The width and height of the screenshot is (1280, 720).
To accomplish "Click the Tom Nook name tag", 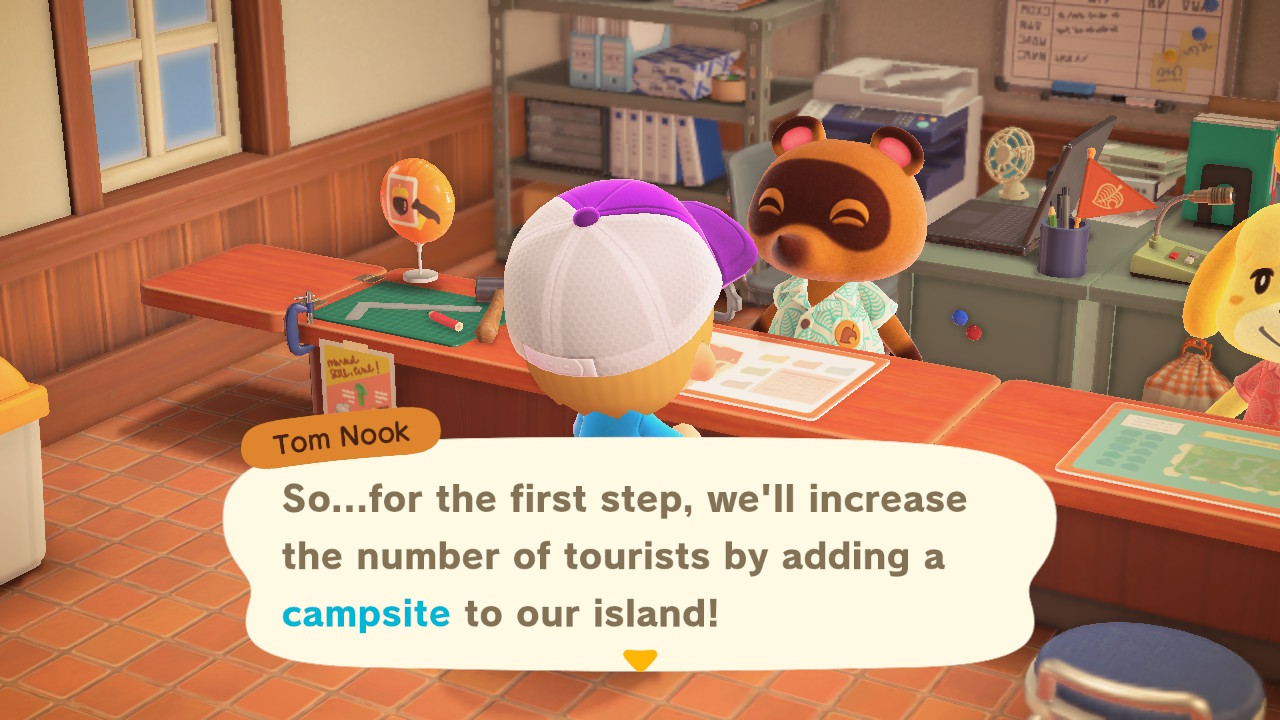I will 340,434.
